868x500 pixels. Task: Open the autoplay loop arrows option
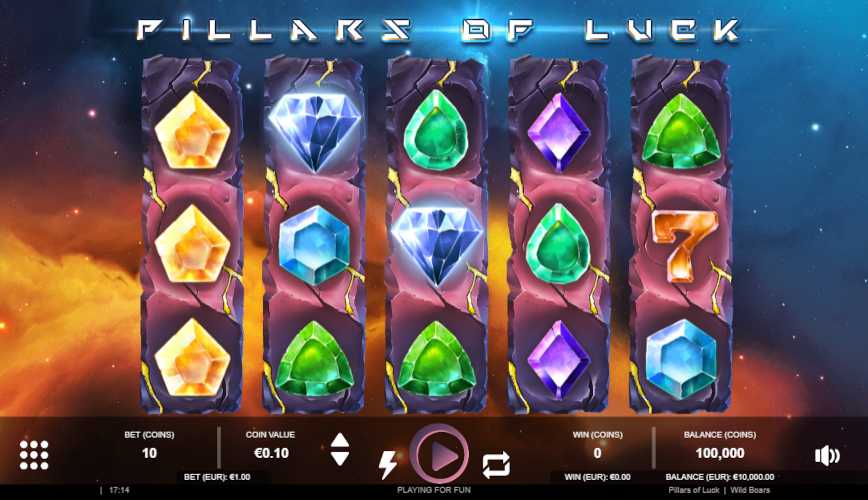496,464
